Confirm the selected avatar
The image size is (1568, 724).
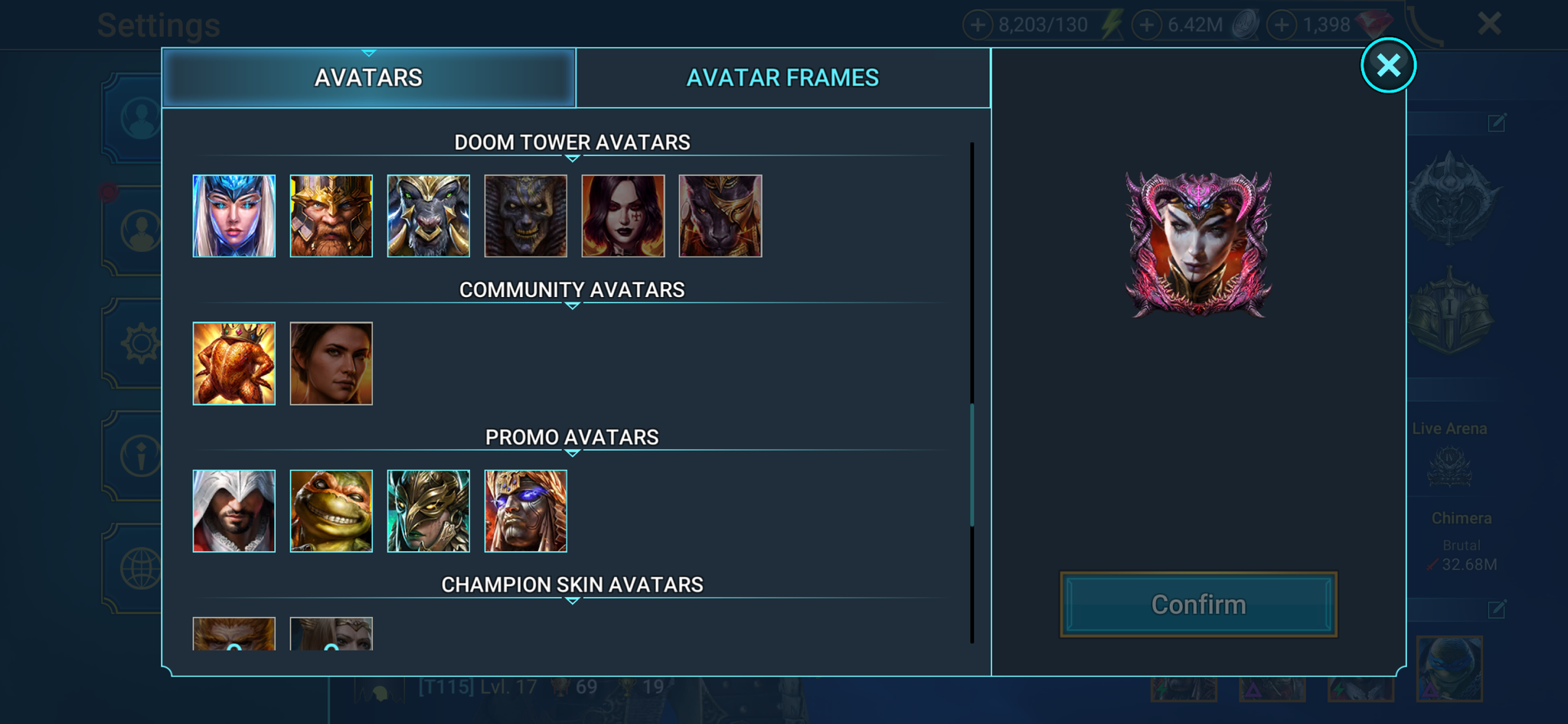(1198, 604)
